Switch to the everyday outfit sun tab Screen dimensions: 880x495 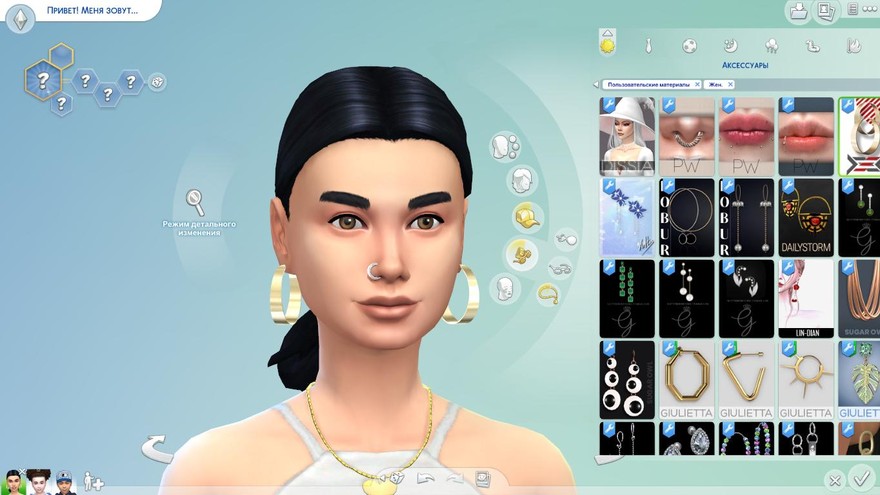click(607, 44)
